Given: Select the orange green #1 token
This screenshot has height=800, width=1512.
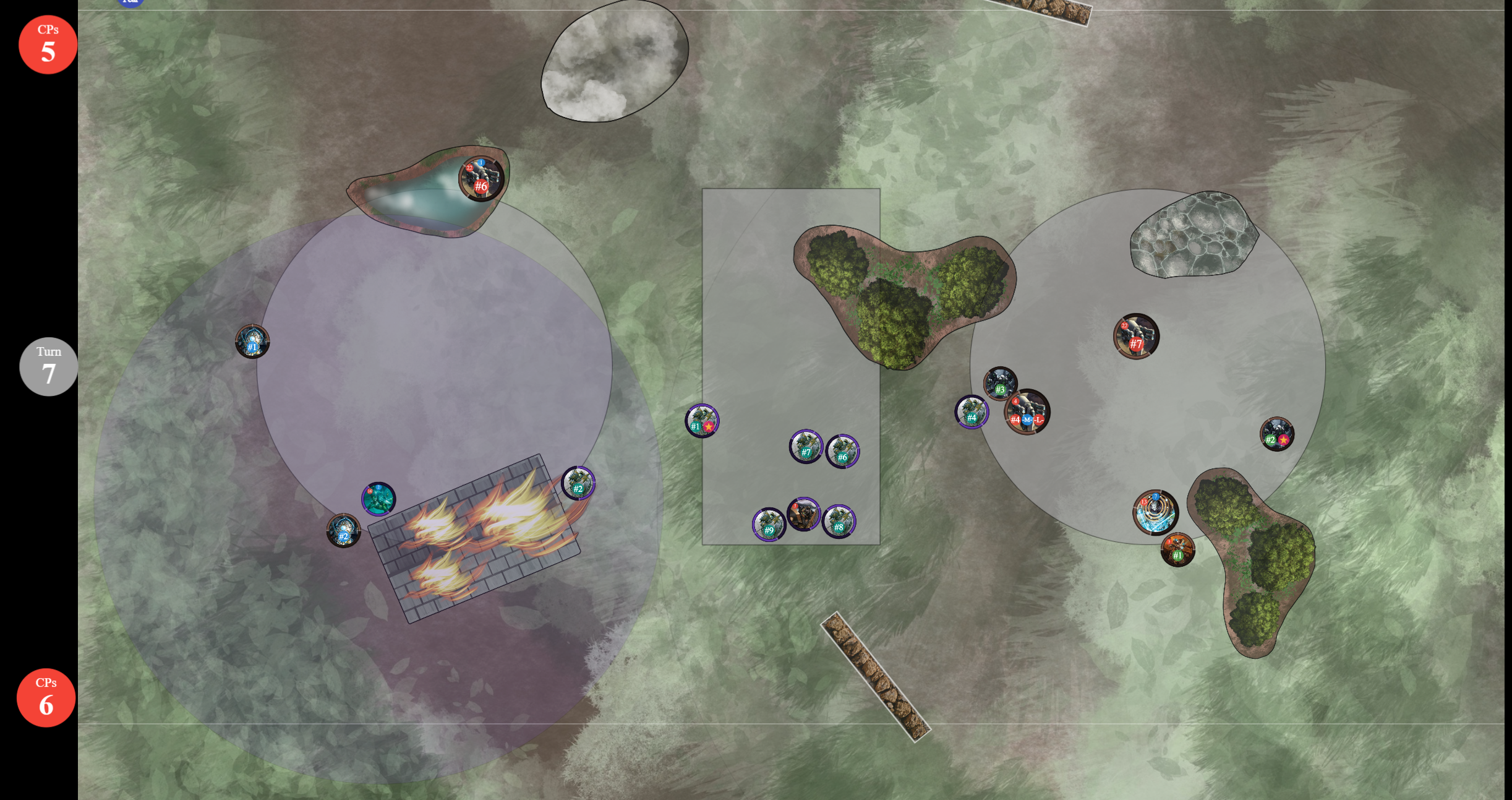Looking at the screenshot, I should (x=1177, y=550).
